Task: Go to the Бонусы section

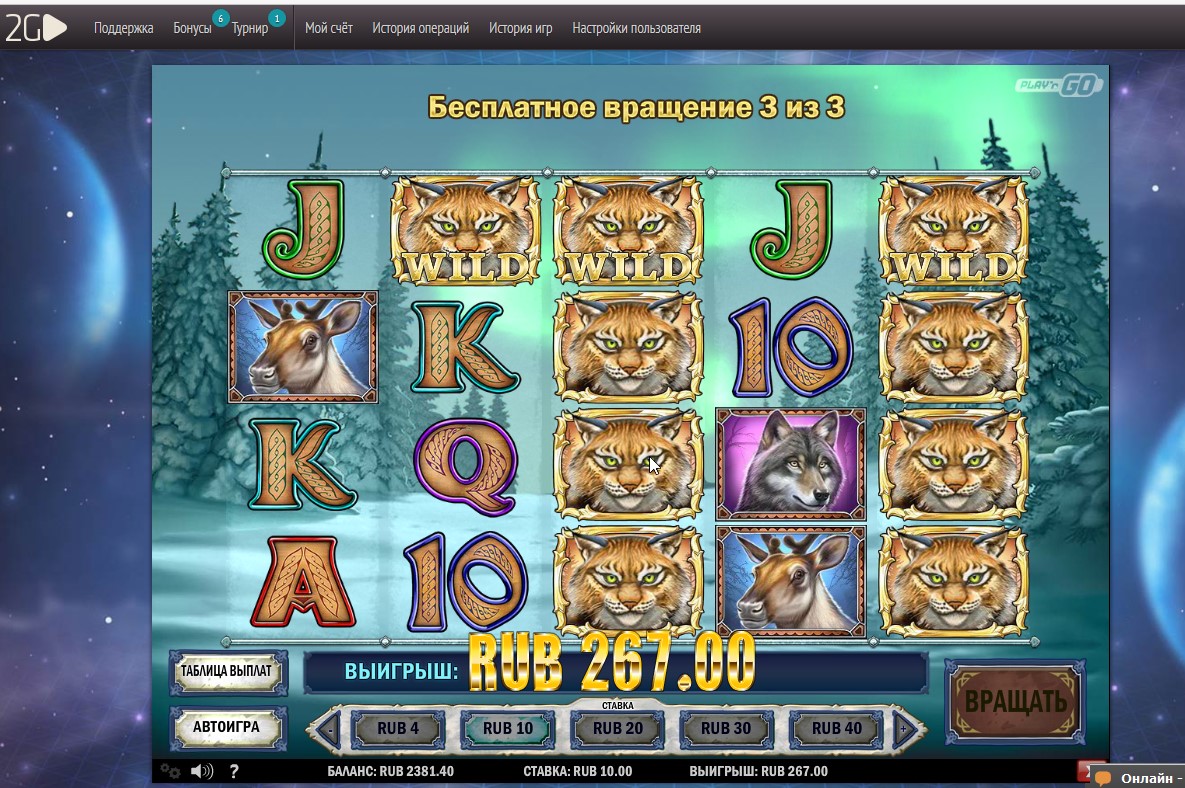Action: click(192, 28)
